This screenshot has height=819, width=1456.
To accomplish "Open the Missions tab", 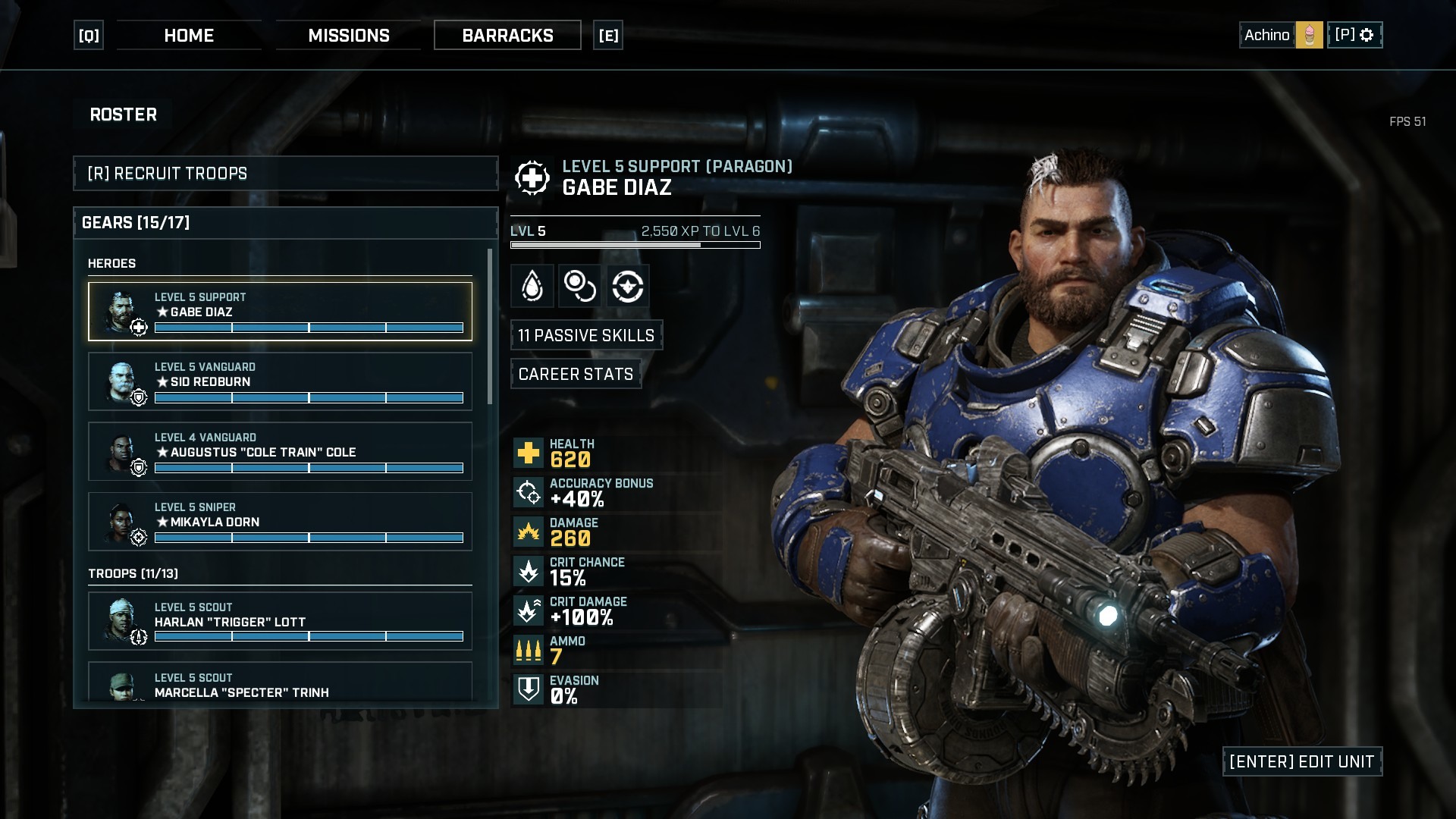I will click(349, 36).
